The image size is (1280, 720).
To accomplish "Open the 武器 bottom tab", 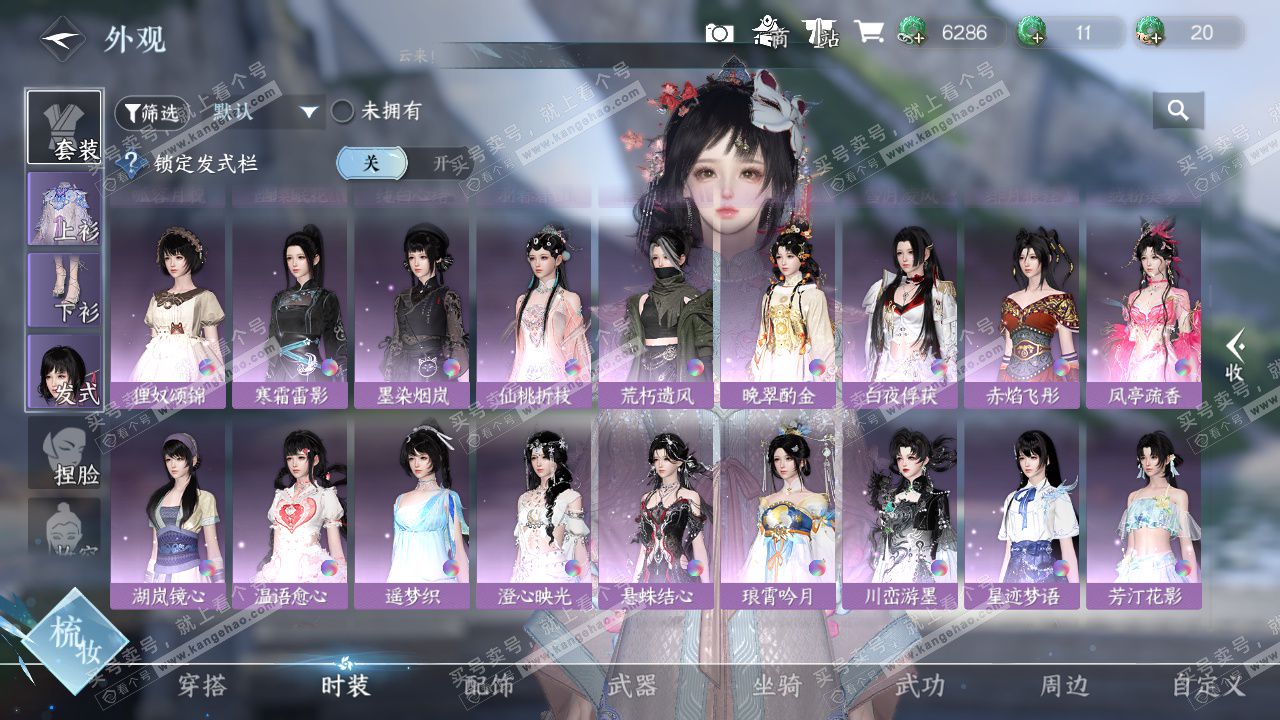I will click(x=632, y=686).
